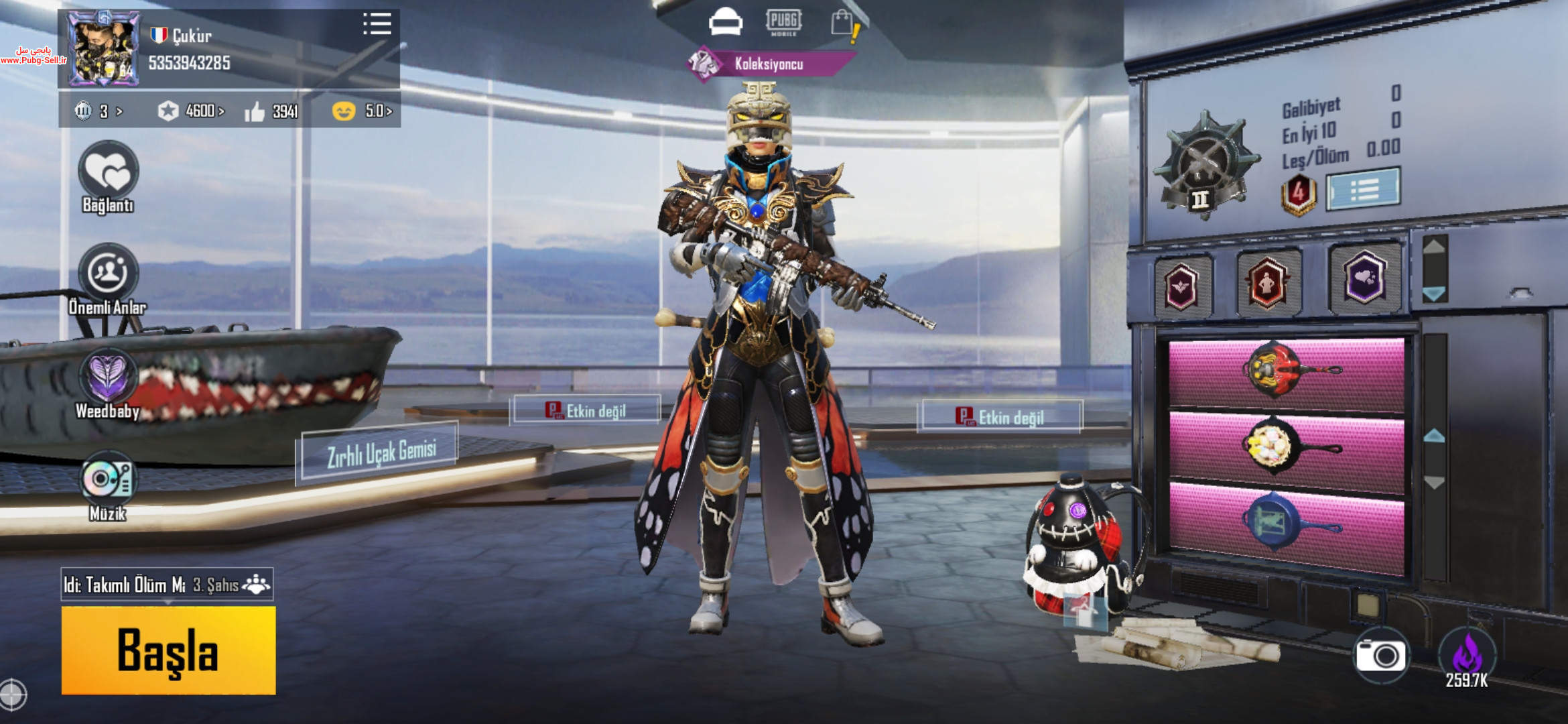Open the thumbs-up likes count

[x=271, y=111]
